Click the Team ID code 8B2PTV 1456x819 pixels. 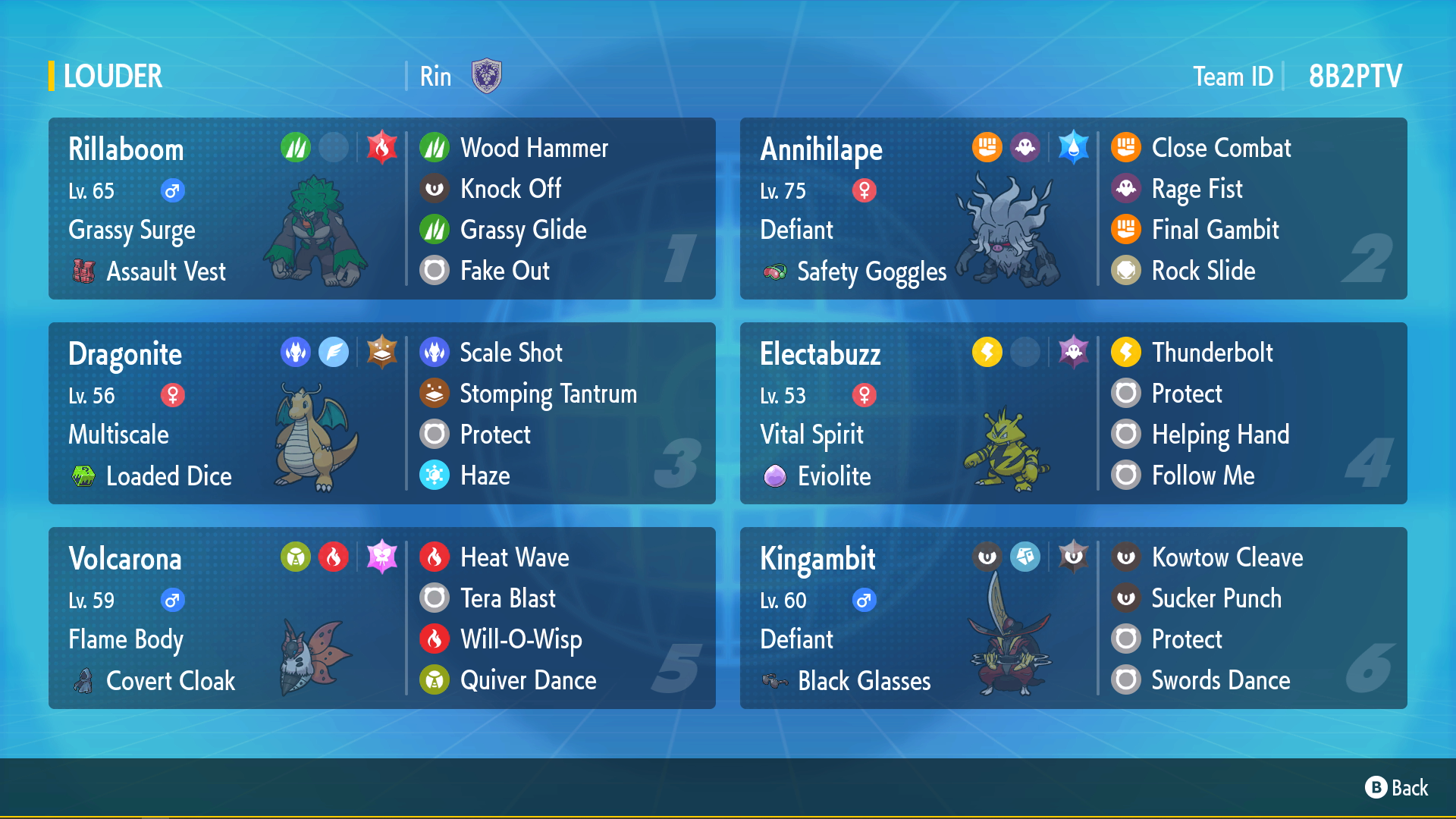[1355, 77]
